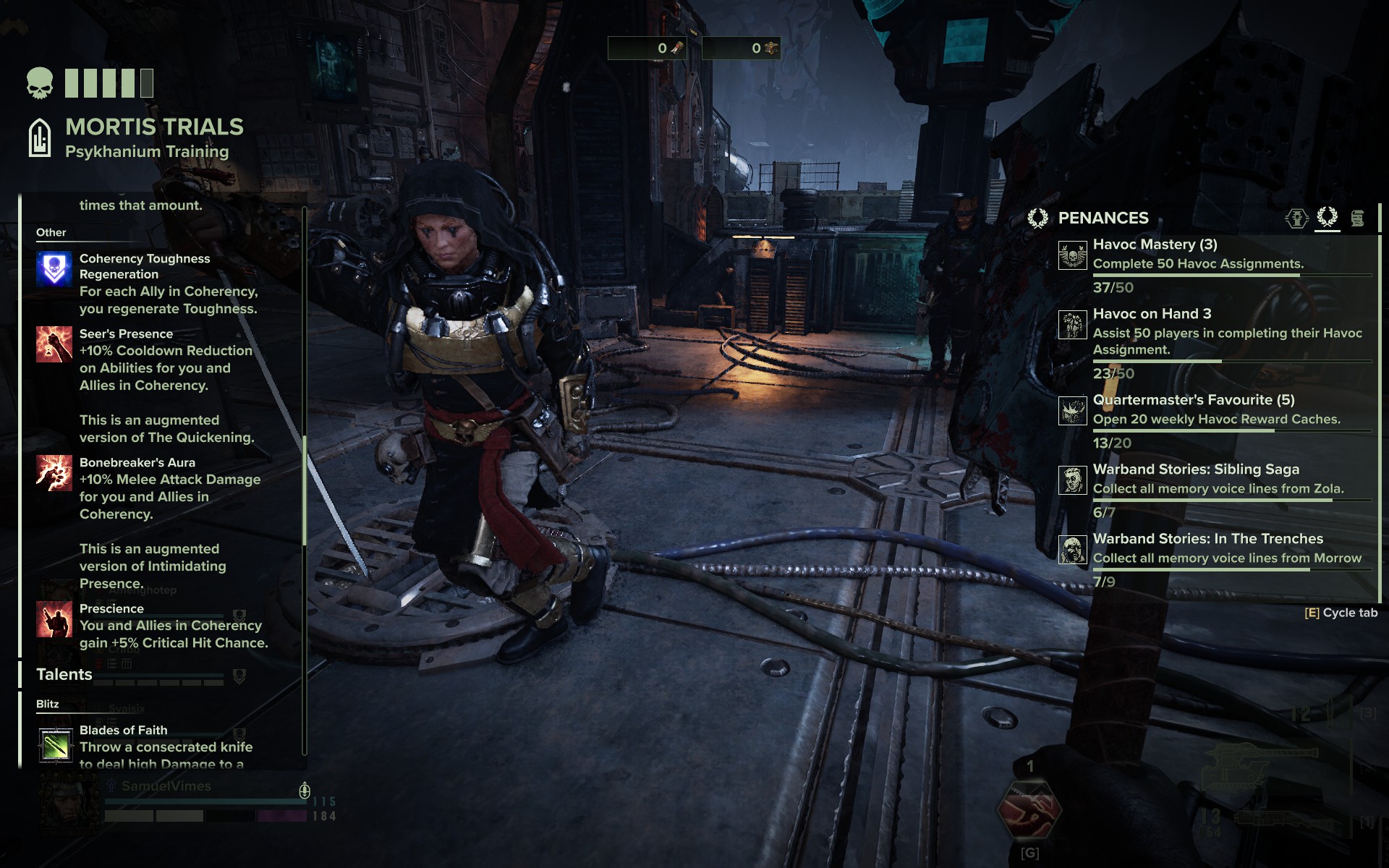The width and height of the screenshot is (1389, 868).
Task: Click the Coherency Toughness Regeneration shield icon
Action: [x=54, y=269]
